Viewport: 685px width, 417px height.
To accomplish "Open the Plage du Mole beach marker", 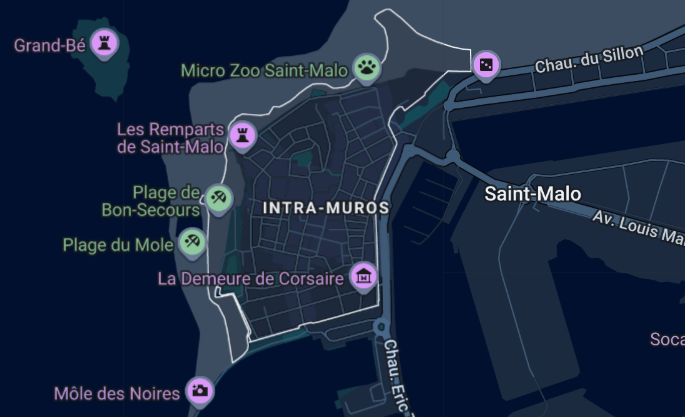I will (193, 241).
